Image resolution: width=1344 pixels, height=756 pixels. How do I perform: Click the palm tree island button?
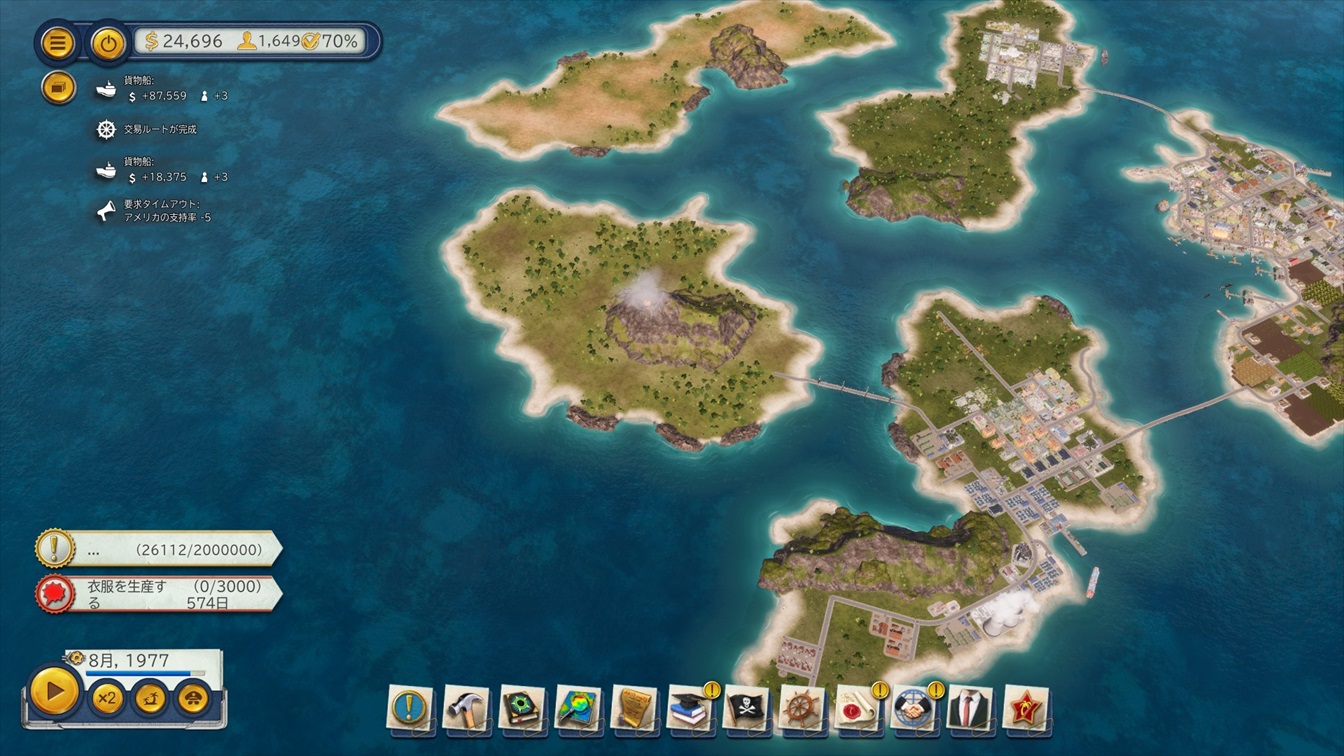click(x=149, y=697)
